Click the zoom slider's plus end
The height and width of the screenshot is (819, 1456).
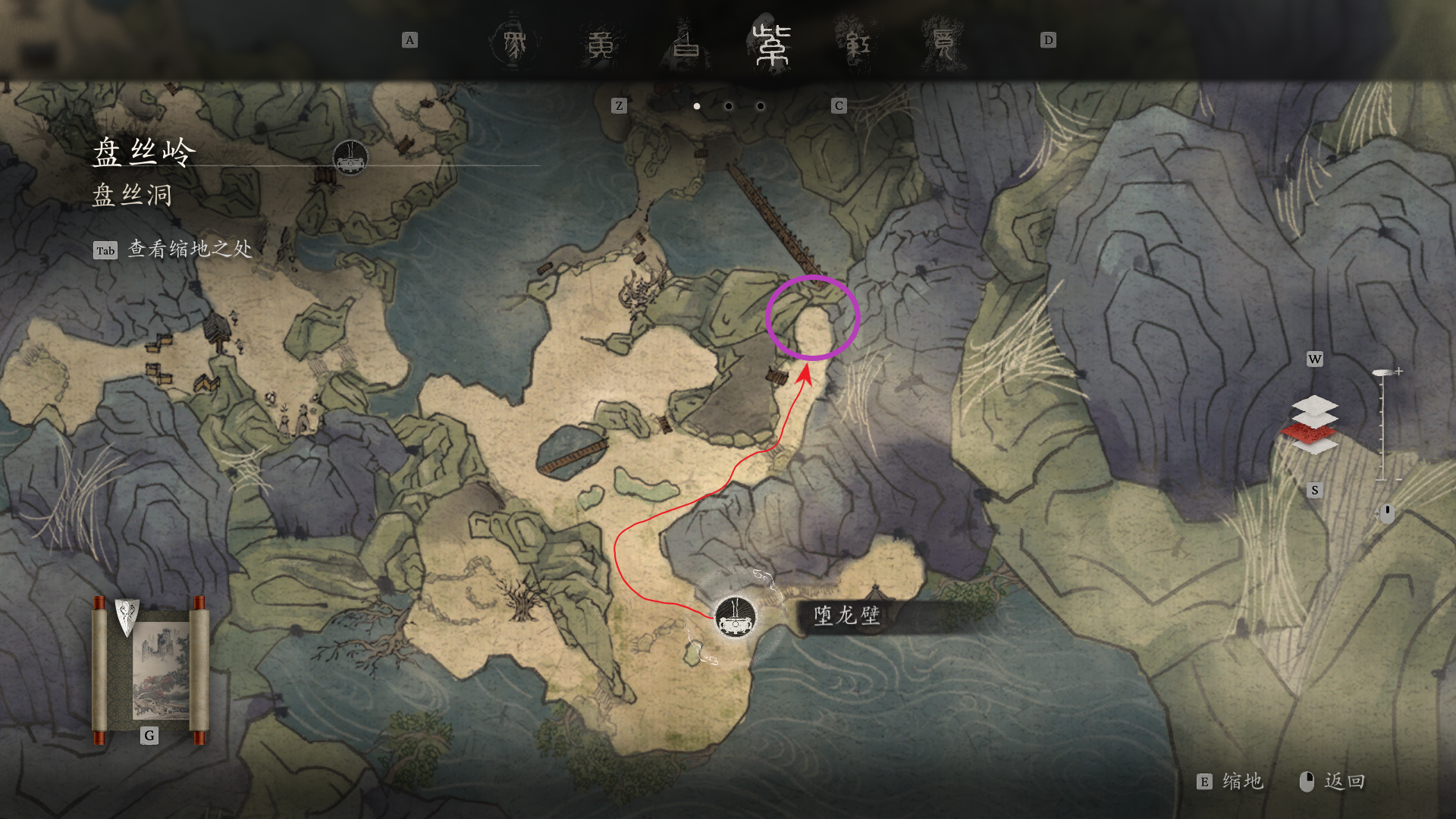coord(1398,372)
